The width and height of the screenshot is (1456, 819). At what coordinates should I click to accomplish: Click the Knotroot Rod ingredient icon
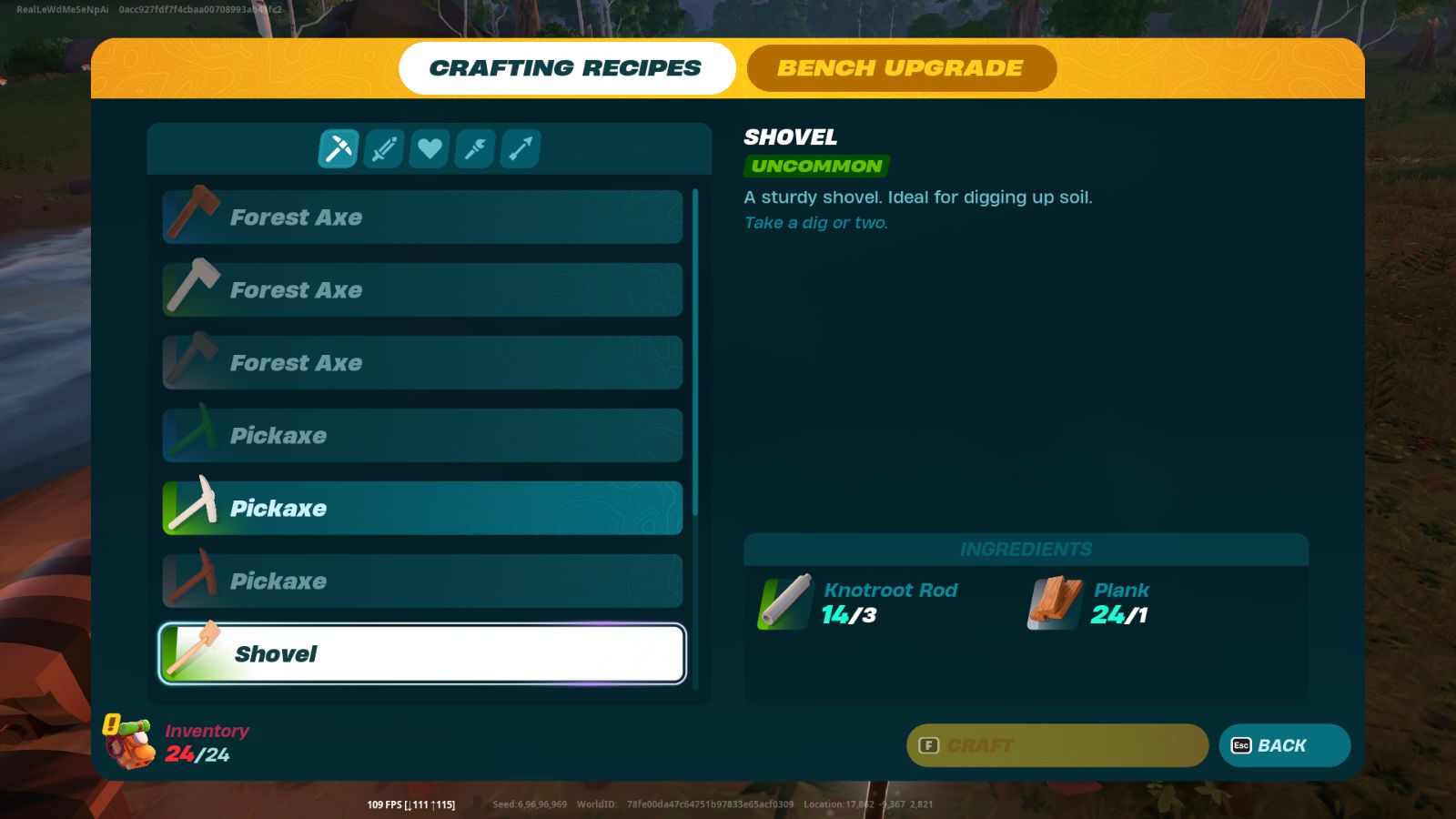(785, 602)
